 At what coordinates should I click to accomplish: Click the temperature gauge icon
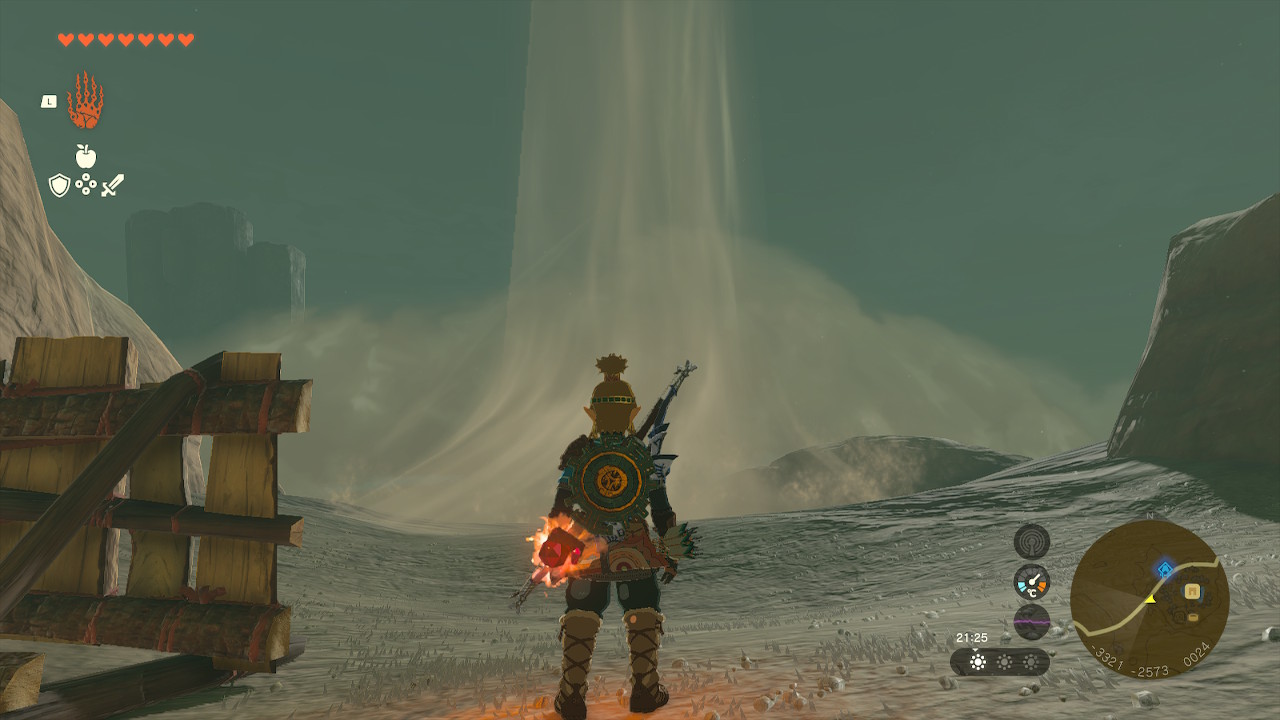click(x=1031, y=582)
